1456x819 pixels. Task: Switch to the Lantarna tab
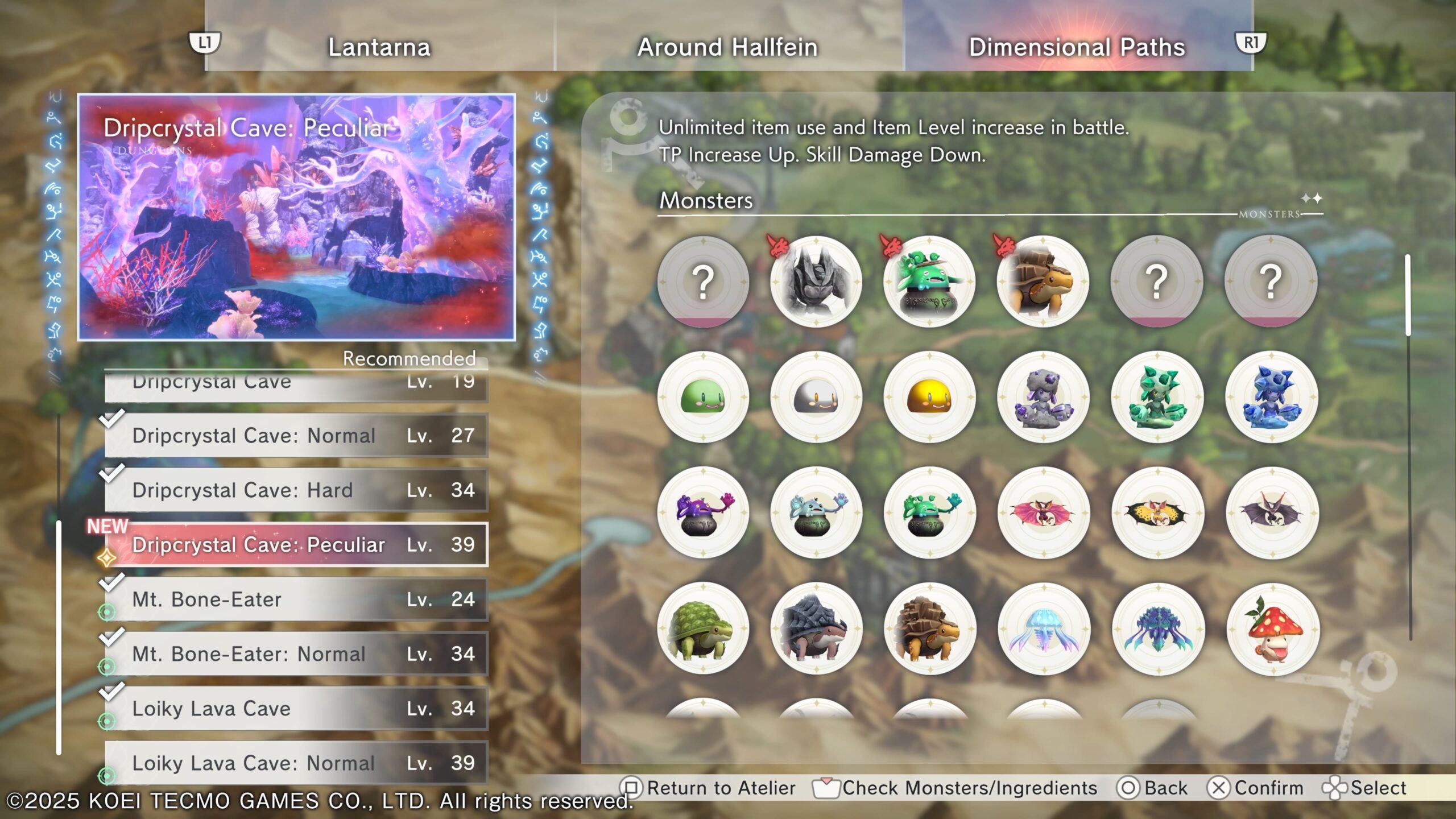(x=379, y=47)
